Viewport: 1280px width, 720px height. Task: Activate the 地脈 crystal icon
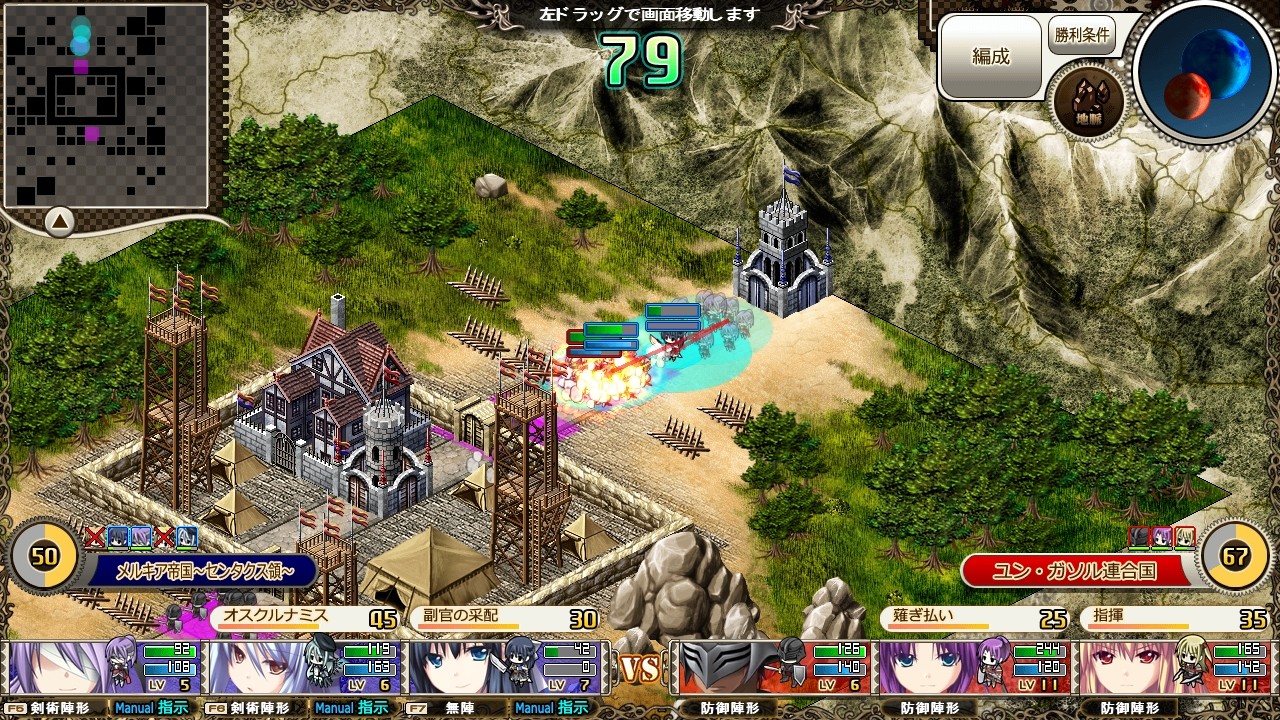(x=1088, y=102)
